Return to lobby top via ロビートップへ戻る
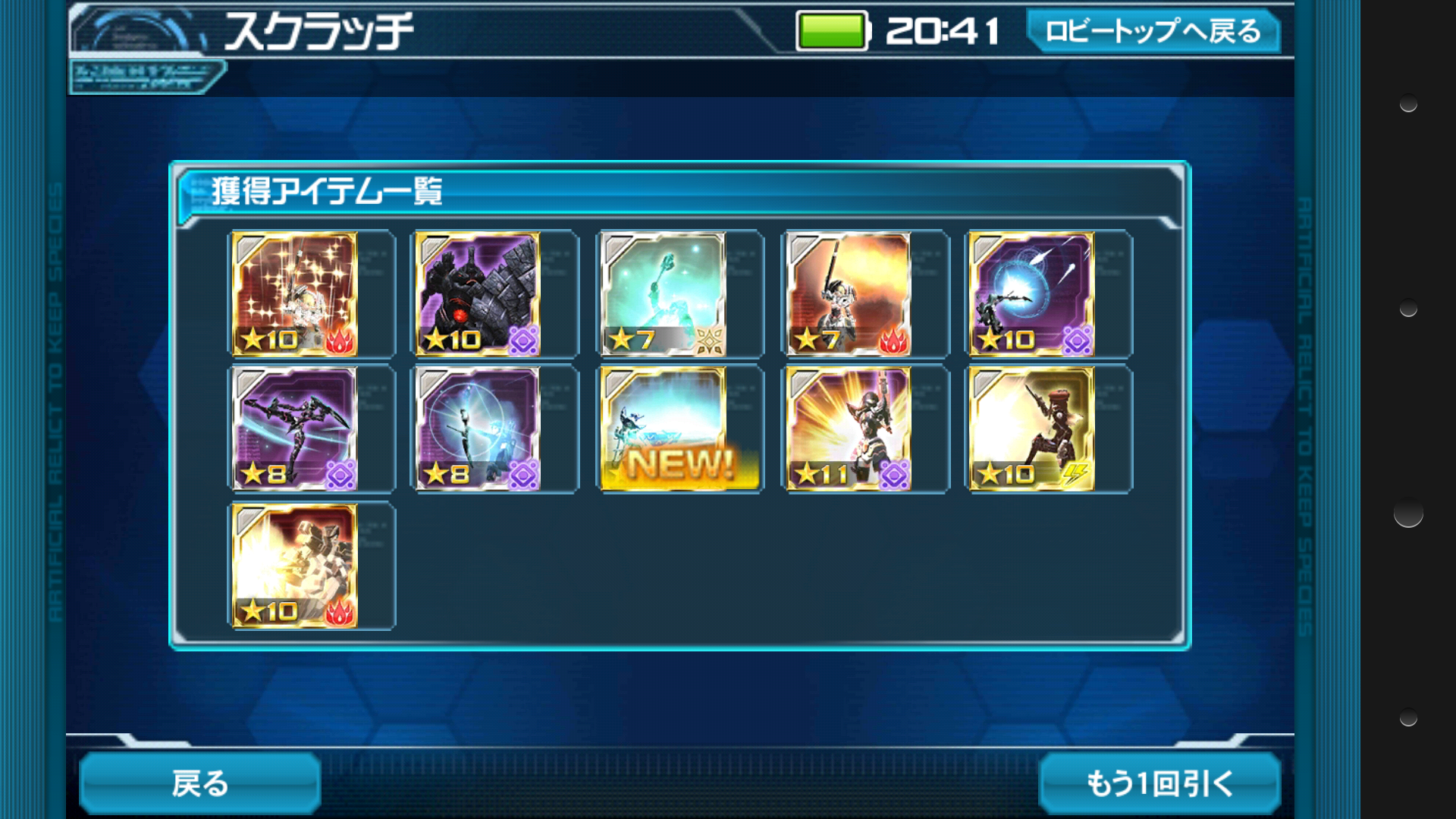Viewport: 1456px width, 819px height. coord(1153,32)
